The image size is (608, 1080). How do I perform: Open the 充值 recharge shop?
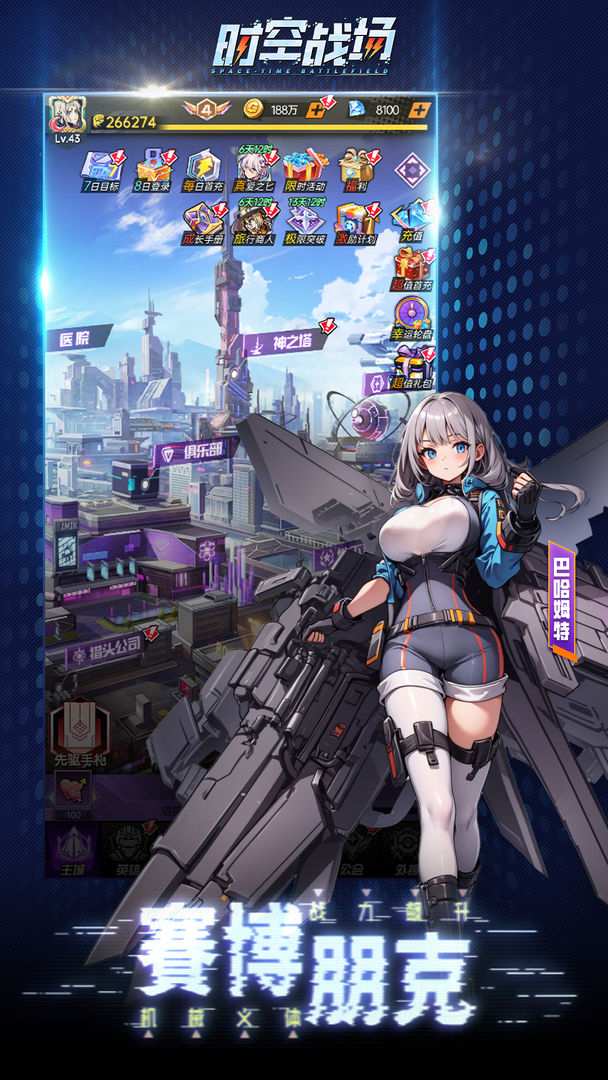411,219
